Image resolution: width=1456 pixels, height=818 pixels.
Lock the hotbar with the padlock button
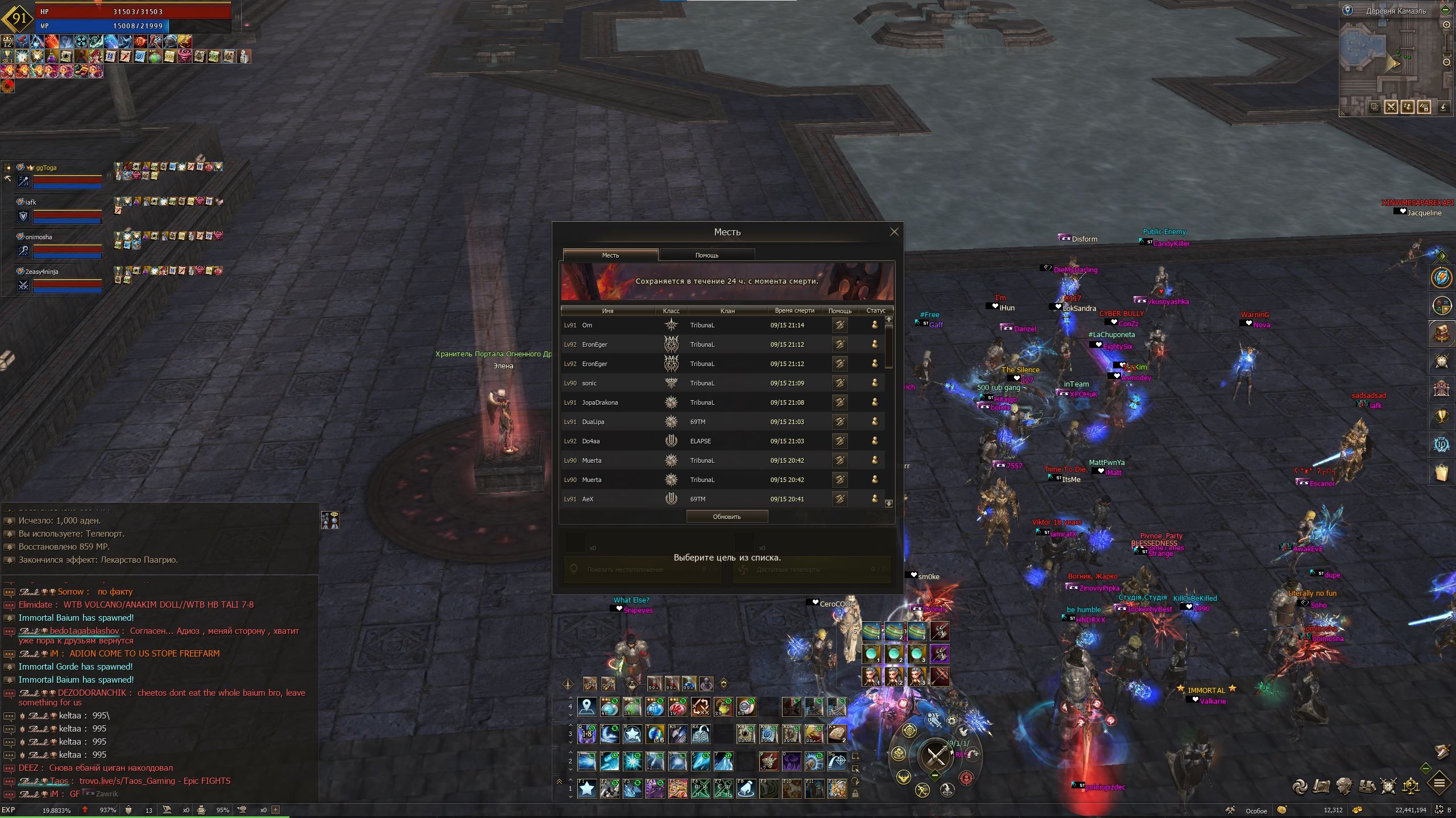[855, 793]
